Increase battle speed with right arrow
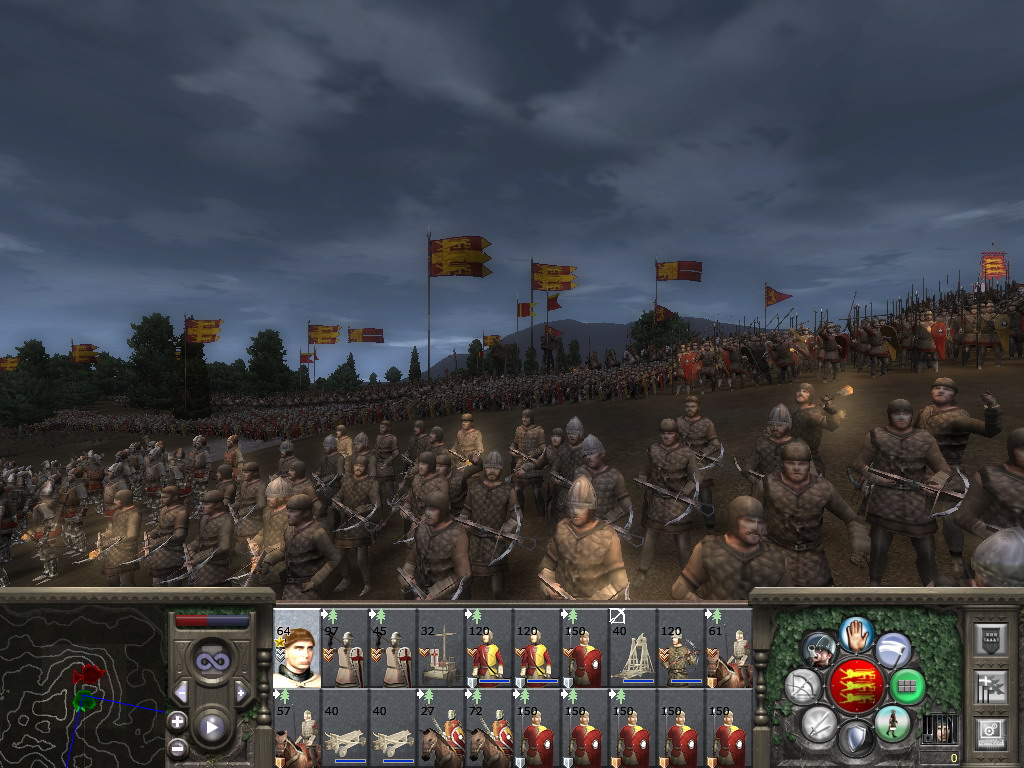1024x768 pixels. coord(241,692)
